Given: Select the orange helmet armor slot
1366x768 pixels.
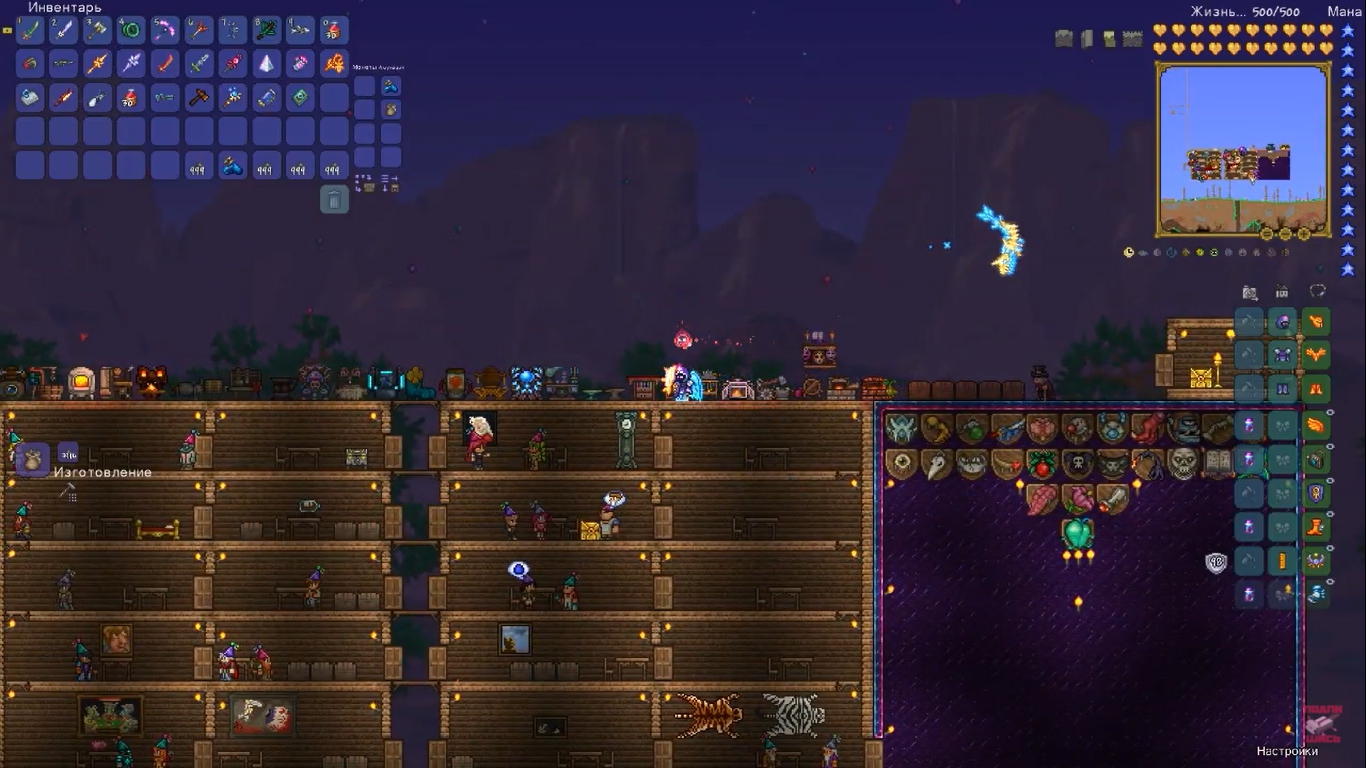Looking at the screenshot, I should click(1316, 322).
